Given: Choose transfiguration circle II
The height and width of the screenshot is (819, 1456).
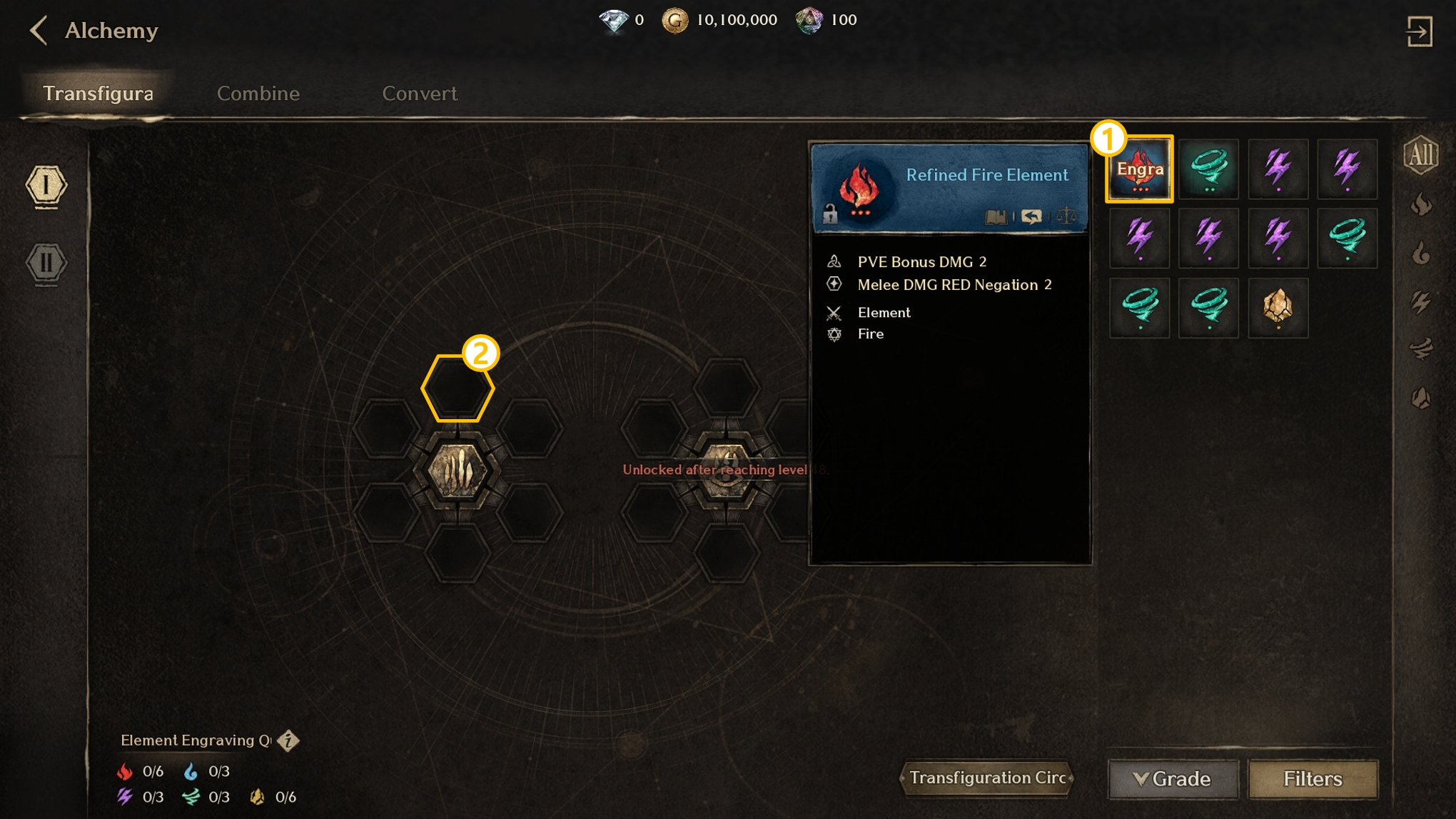Looking at the screenshot, I should pyautogui.click(x=46, y=263).
